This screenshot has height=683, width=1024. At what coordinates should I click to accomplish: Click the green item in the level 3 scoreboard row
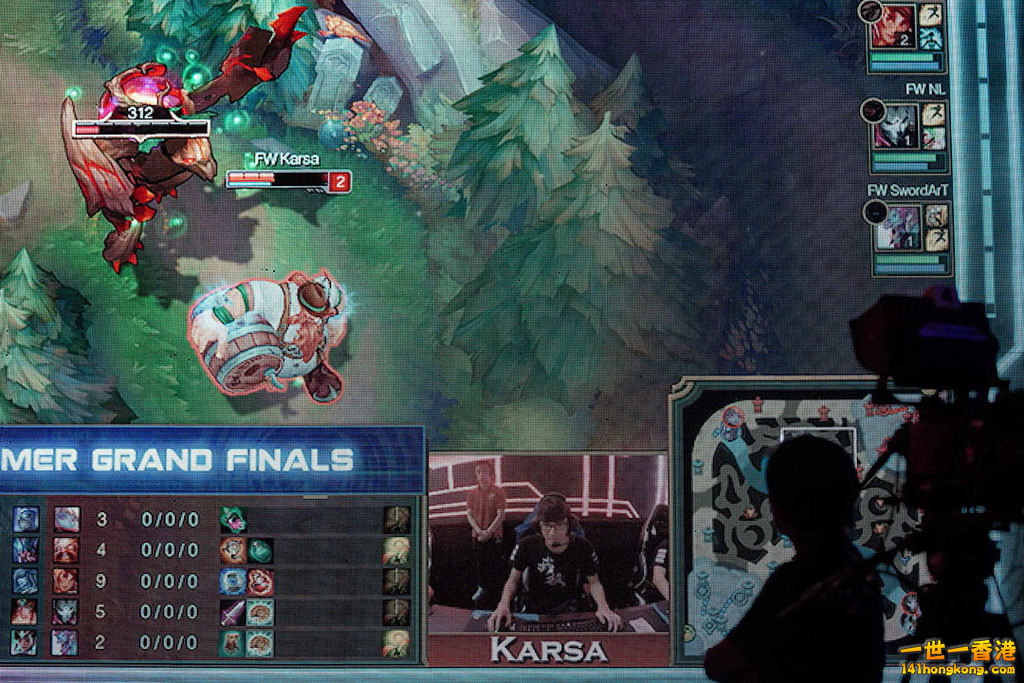(233, 520)
